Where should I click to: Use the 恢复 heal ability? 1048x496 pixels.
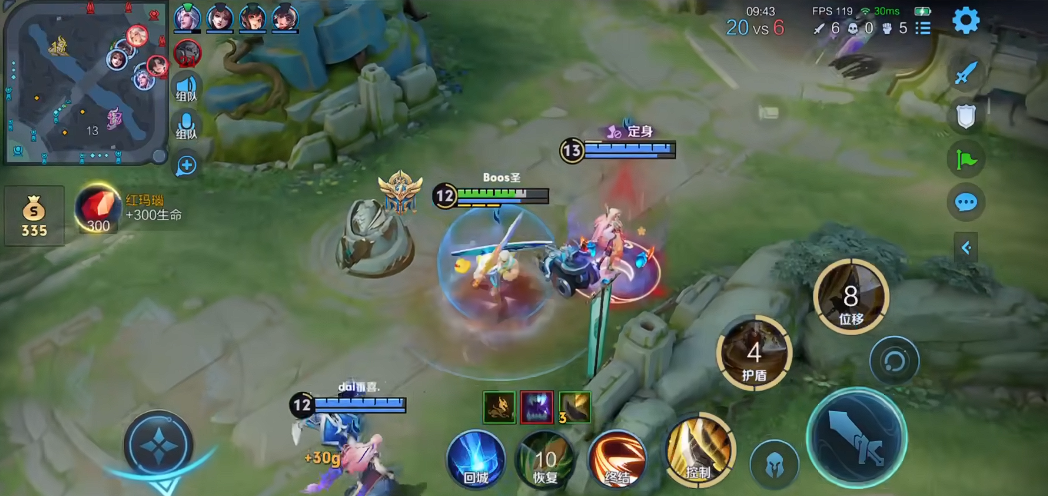point(545,459)
